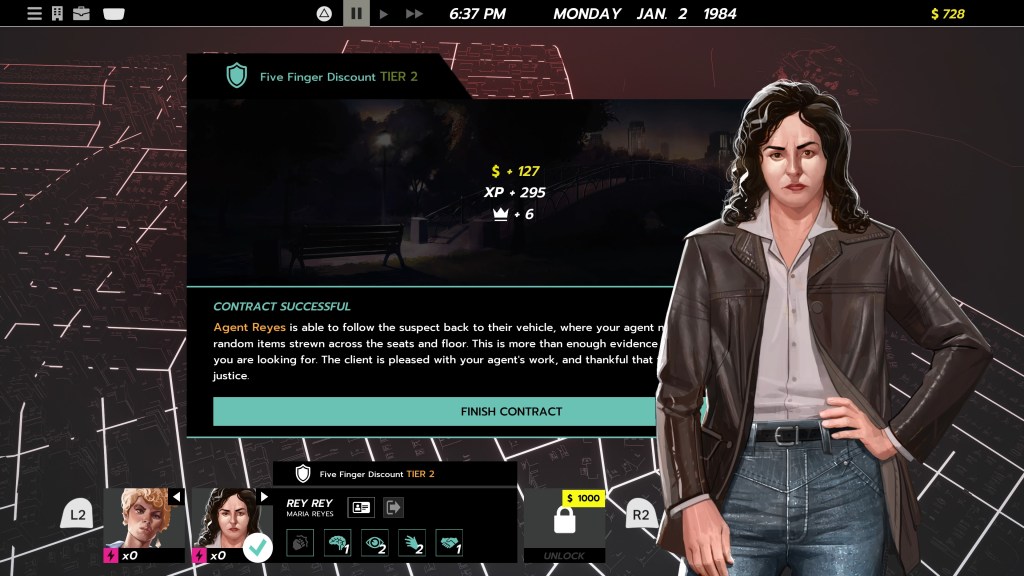Click the left arrow on the blonde agent
The image size is (1024, 576).
coord(177,497)
